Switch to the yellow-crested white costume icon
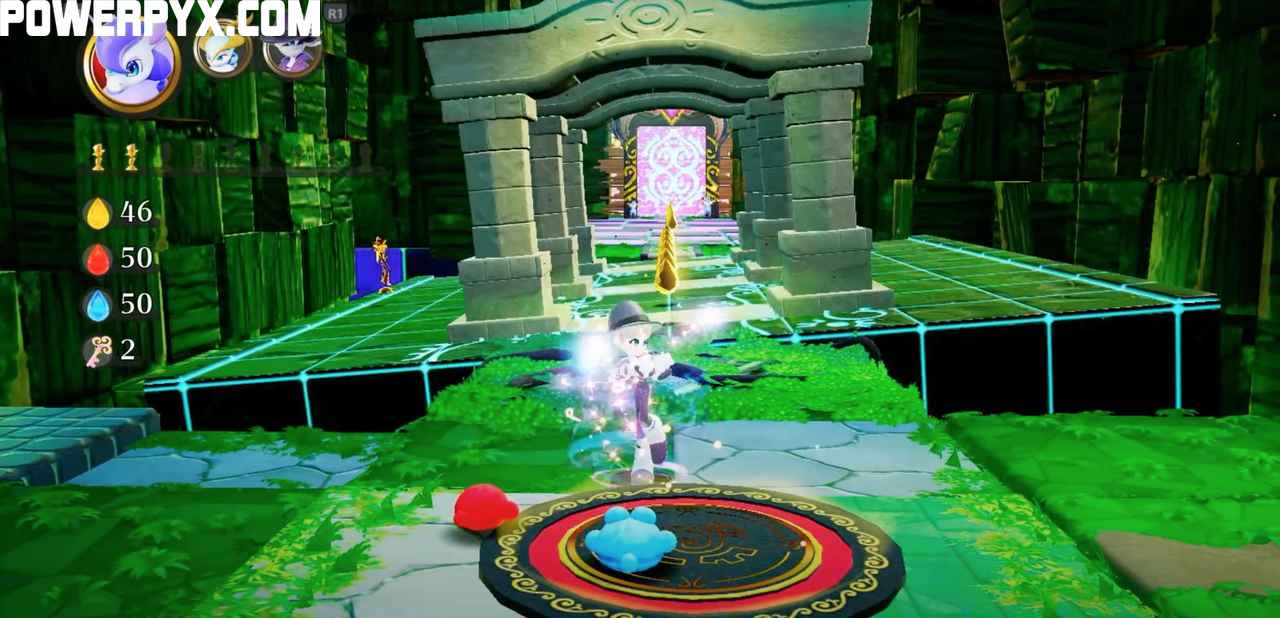 click(222, 49)
